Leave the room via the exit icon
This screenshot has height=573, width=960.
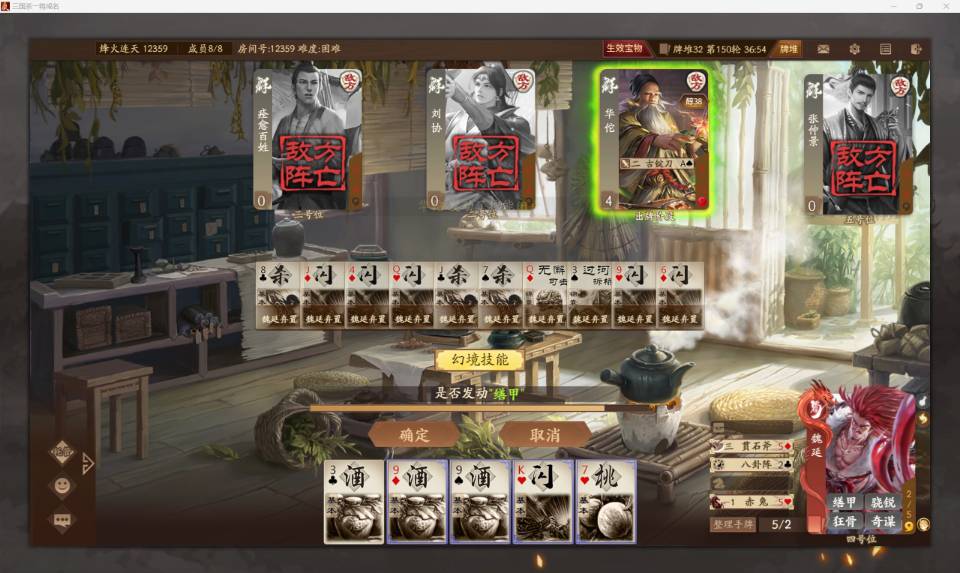(x=916, y=48)
